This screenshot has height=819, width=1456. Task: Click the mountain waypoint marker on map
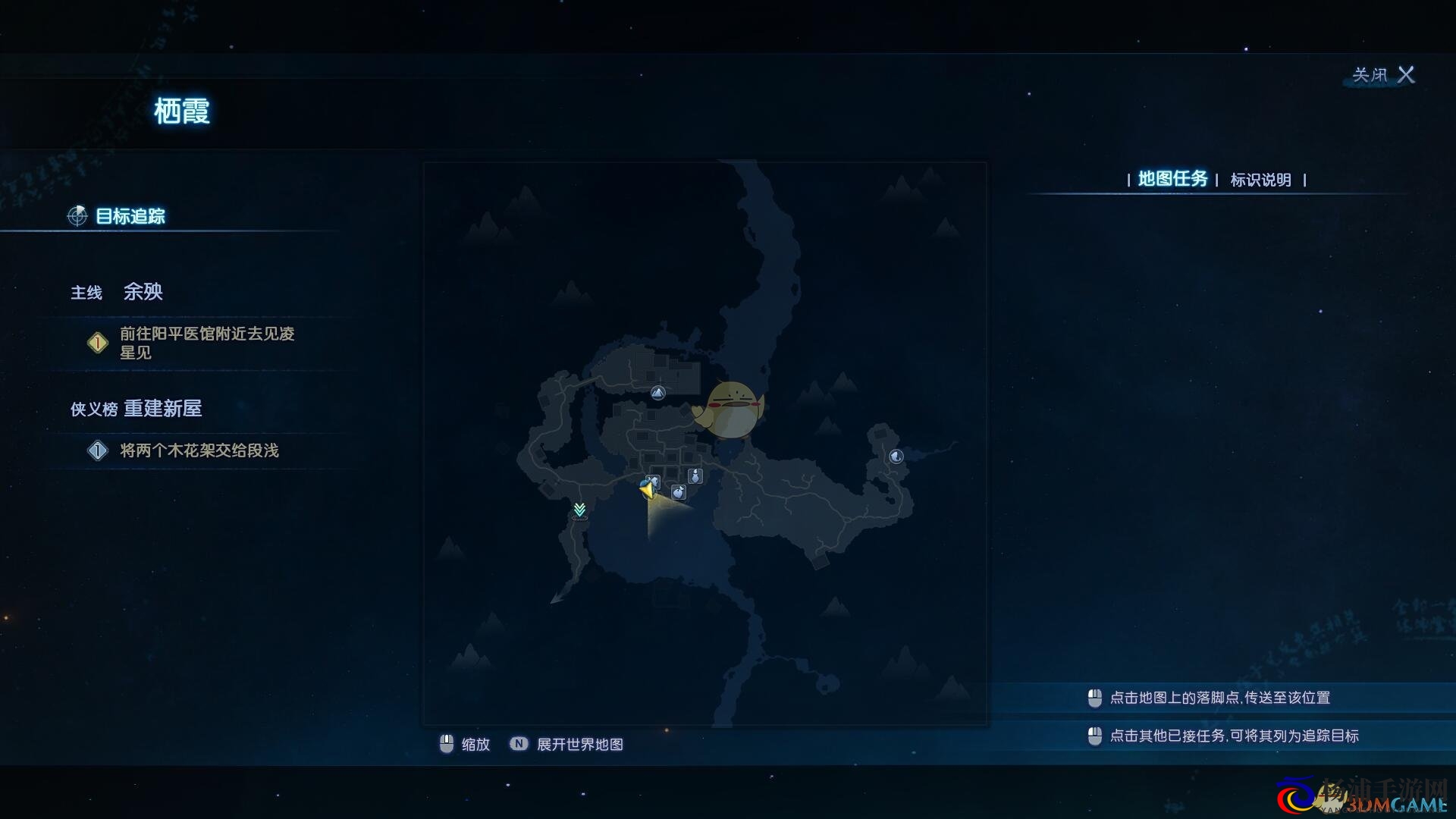coord(657,393)
